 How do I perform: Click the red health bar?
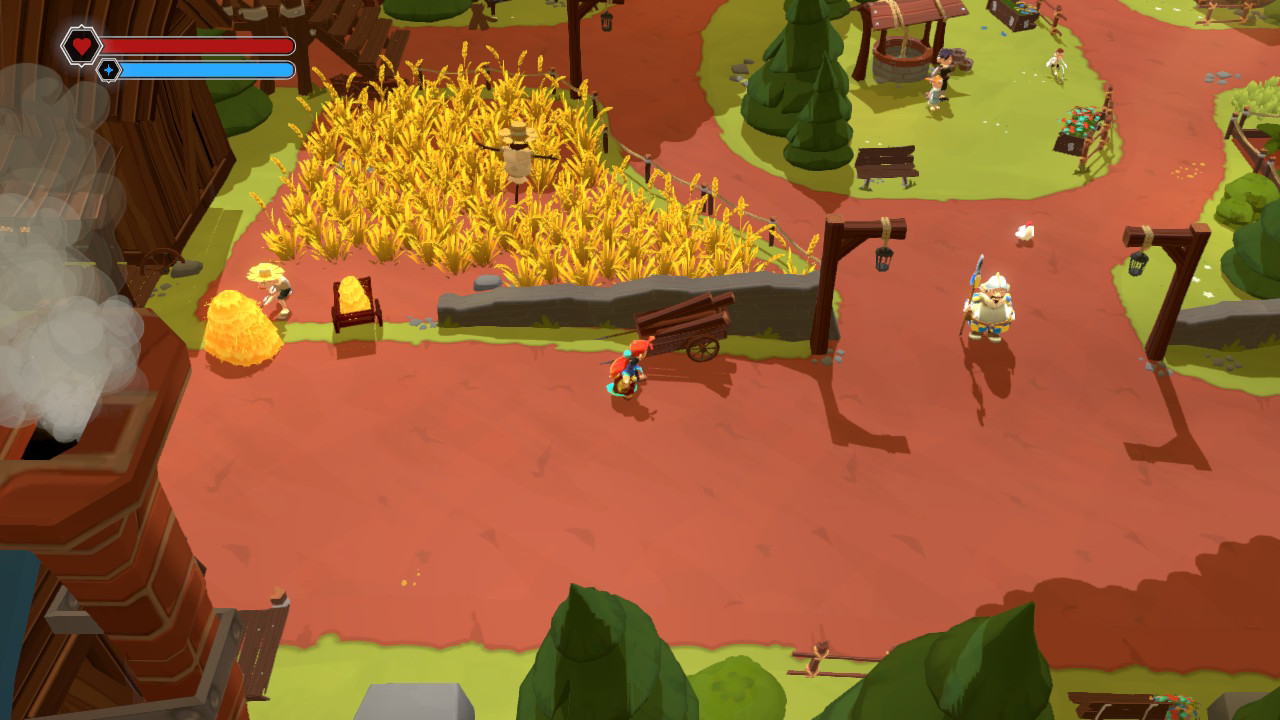point(200,44)
